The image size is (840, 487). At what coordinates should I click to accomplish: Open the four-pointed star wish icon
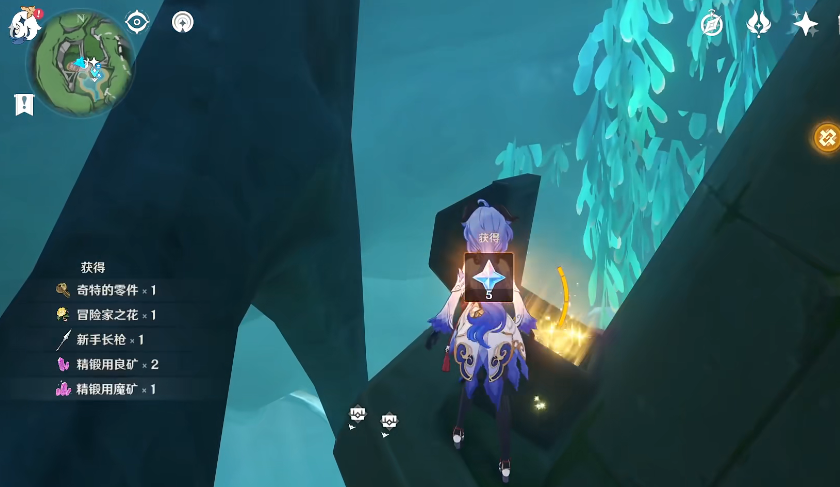(x=805, y=24)
